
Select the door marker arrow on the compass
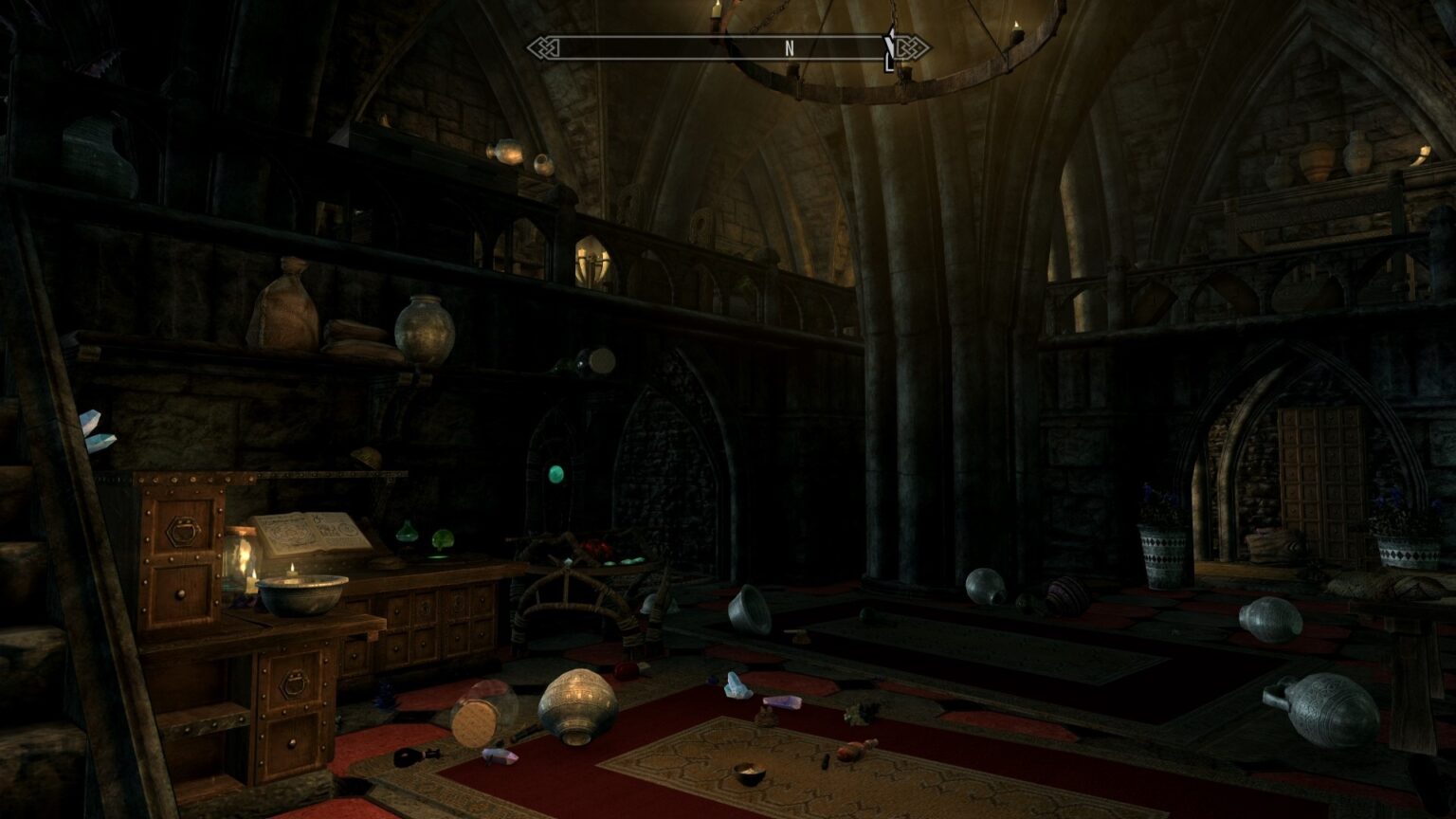point(888,45)
